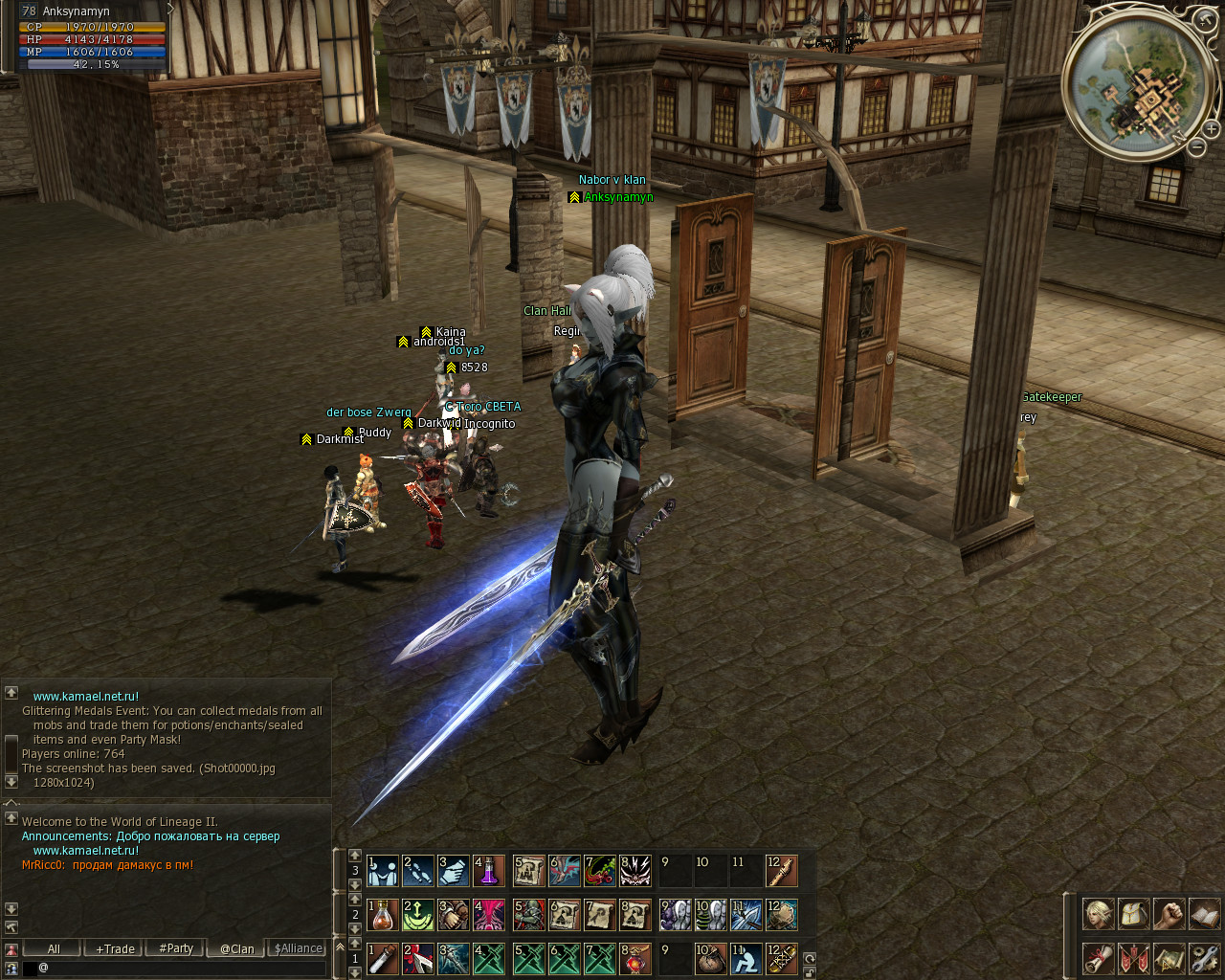Open the actions menu fist icon
Viewport: 1225px width, 980px height.
pos(1169,914)
